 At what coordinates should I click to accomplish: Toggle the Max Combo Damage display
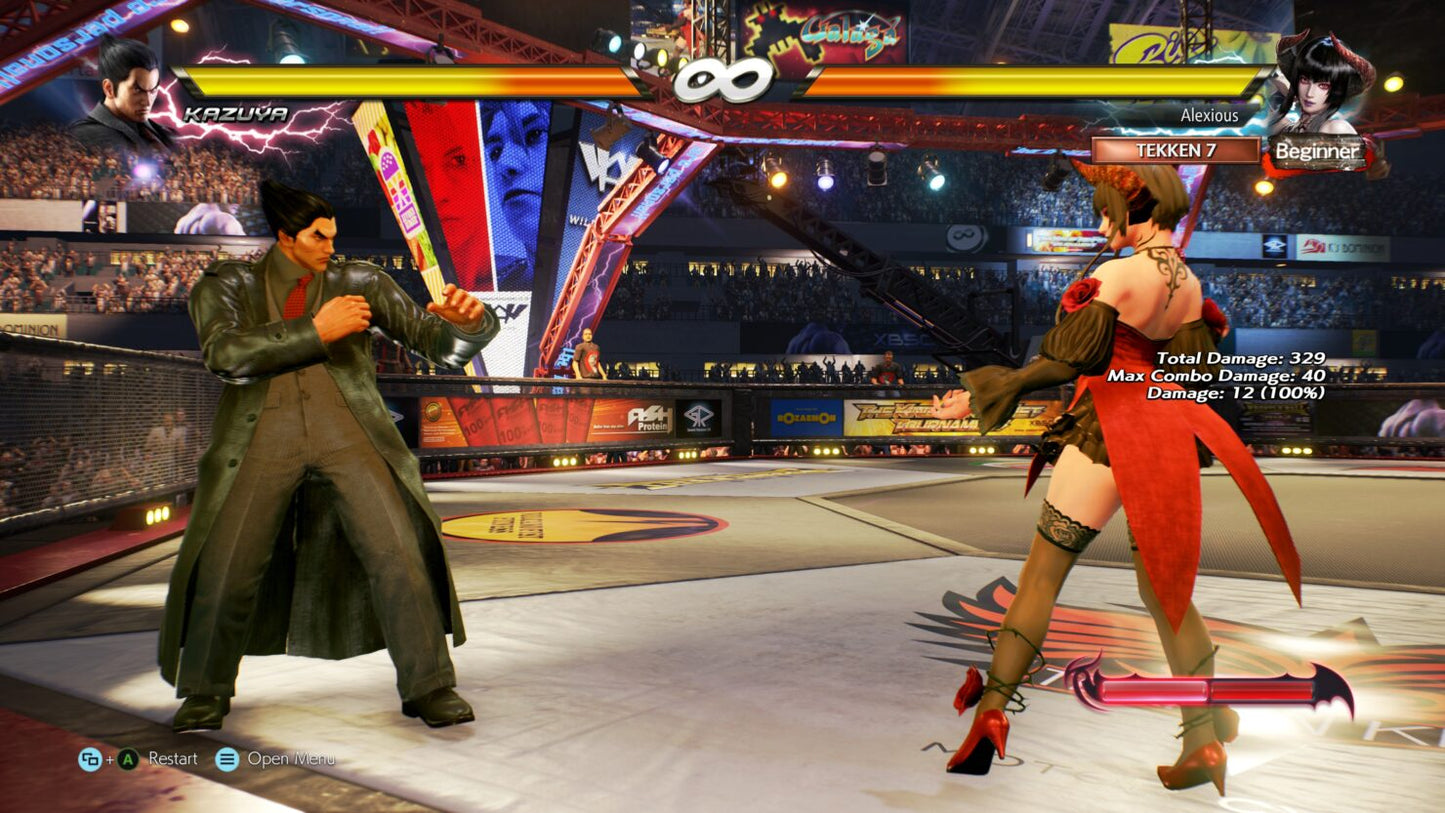(x=1216, y=377)
